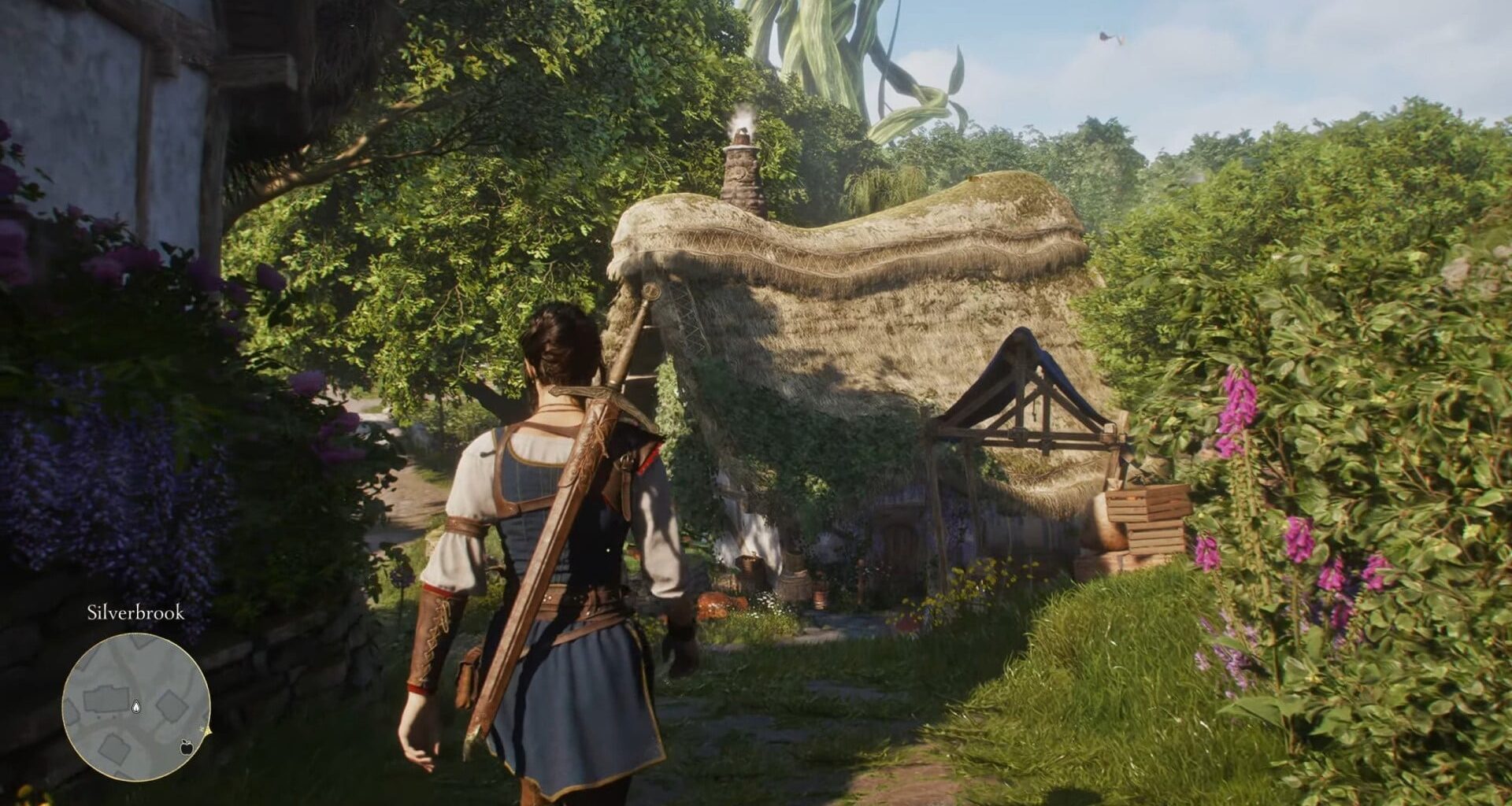Click the small building at the minimap bottom
This screenshot has width=1512, height=806.
(x=114, y=749)
